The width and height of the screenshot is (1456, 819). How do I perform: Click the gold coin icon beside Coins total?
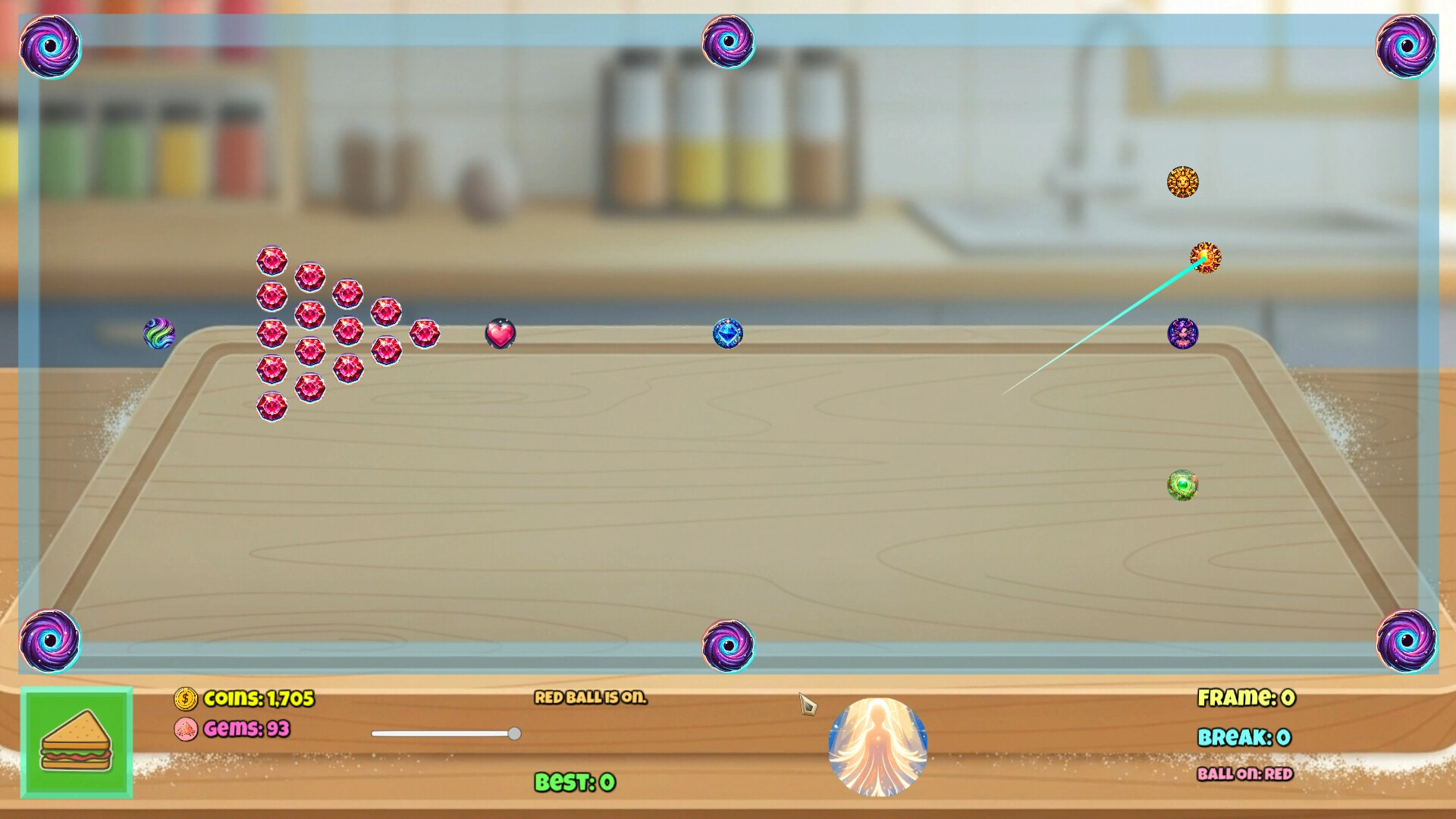(x=184, y=700)
